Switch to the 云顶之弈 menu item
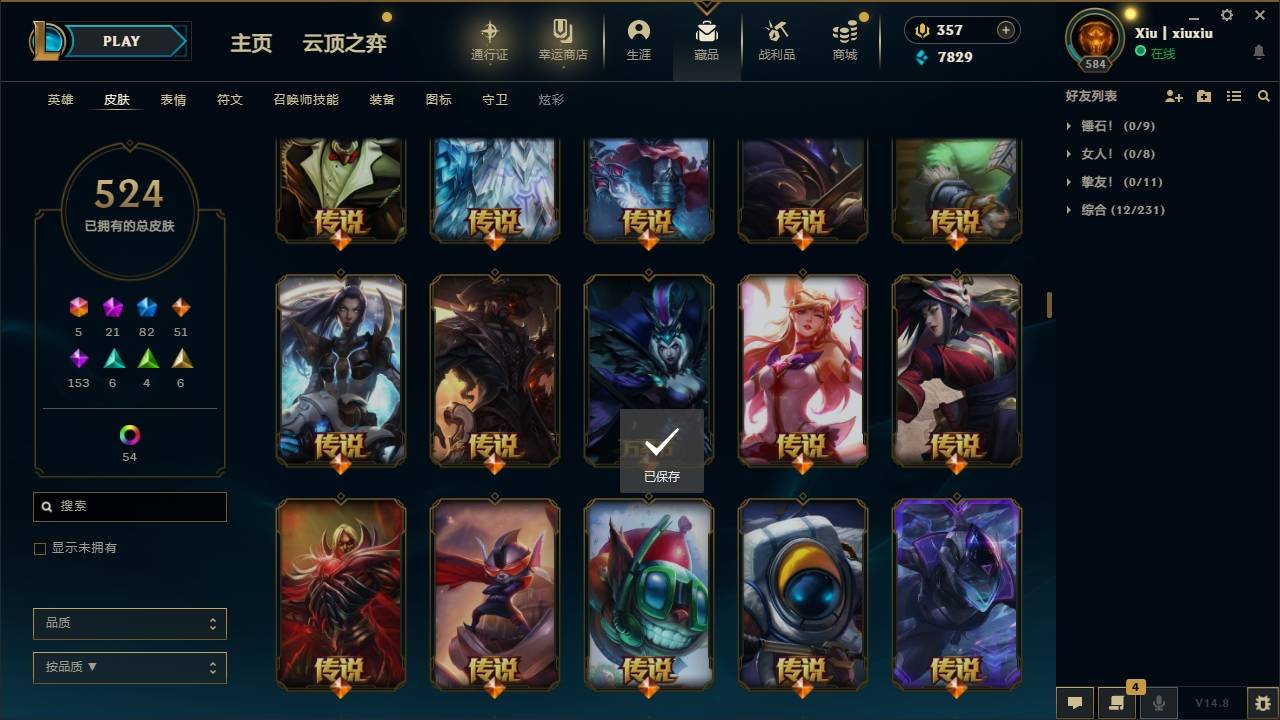Viewport: 1280px width, 720px height. 344,43
